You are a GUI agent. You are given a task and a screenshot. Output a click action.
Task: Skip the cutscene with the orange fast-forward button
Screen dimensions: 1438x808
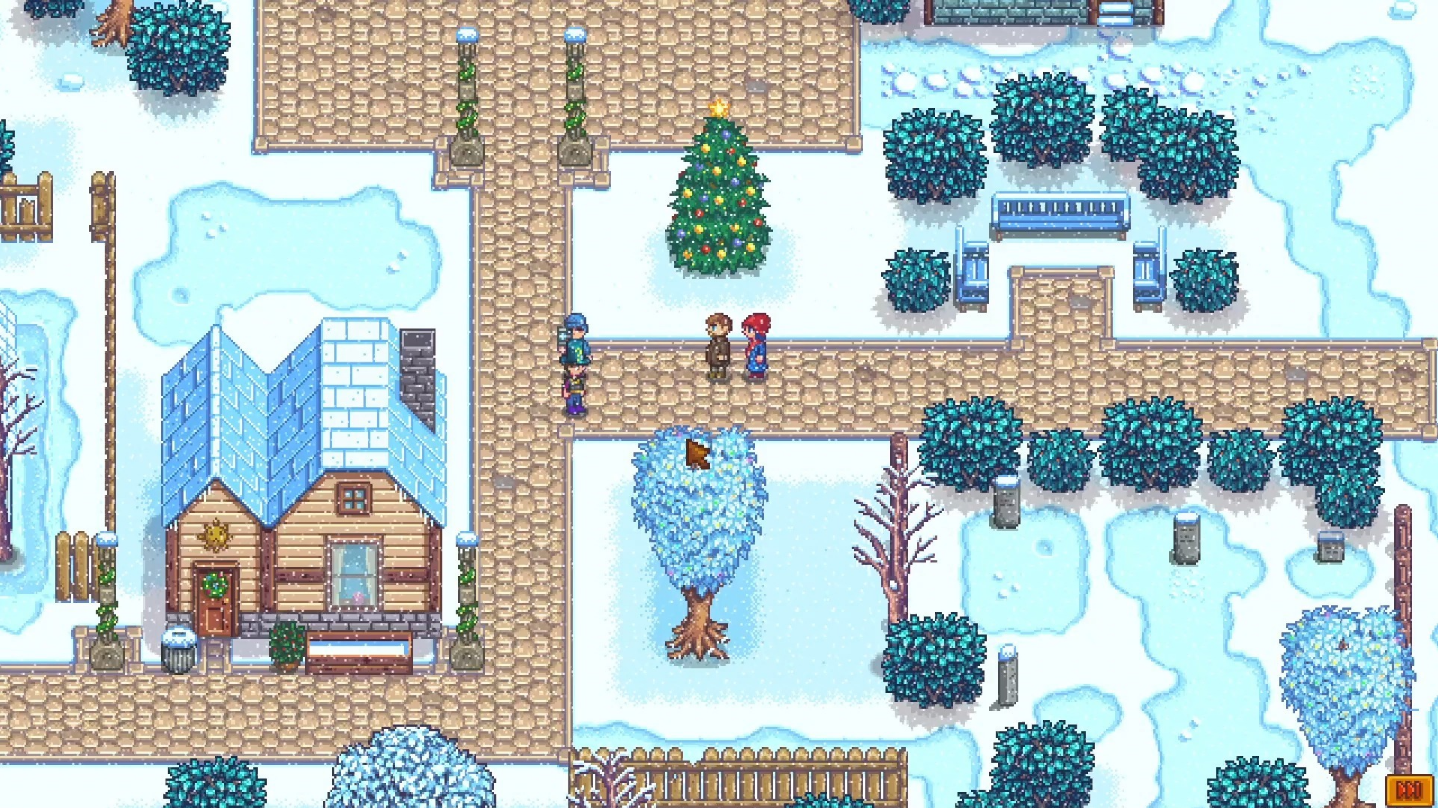[x=1408, y=791]
